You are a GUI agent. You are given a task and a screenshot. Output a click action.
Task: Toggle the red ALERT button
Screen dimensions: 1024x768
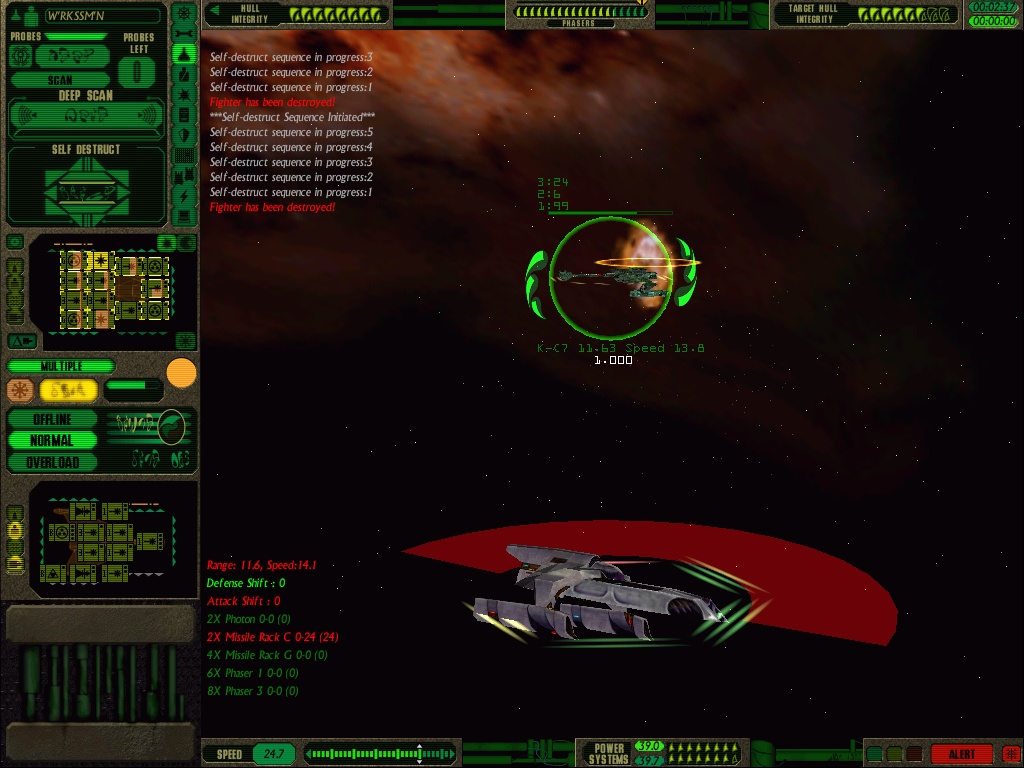point(961,754)
